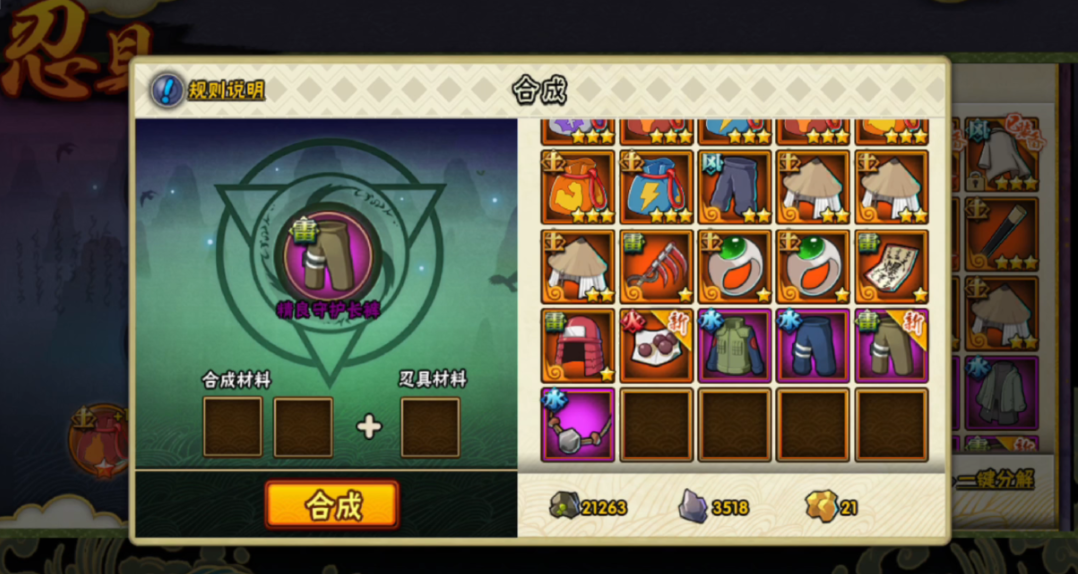
Task: Select the new thunder-element brown trousers
Action: [x=892, y=346]
